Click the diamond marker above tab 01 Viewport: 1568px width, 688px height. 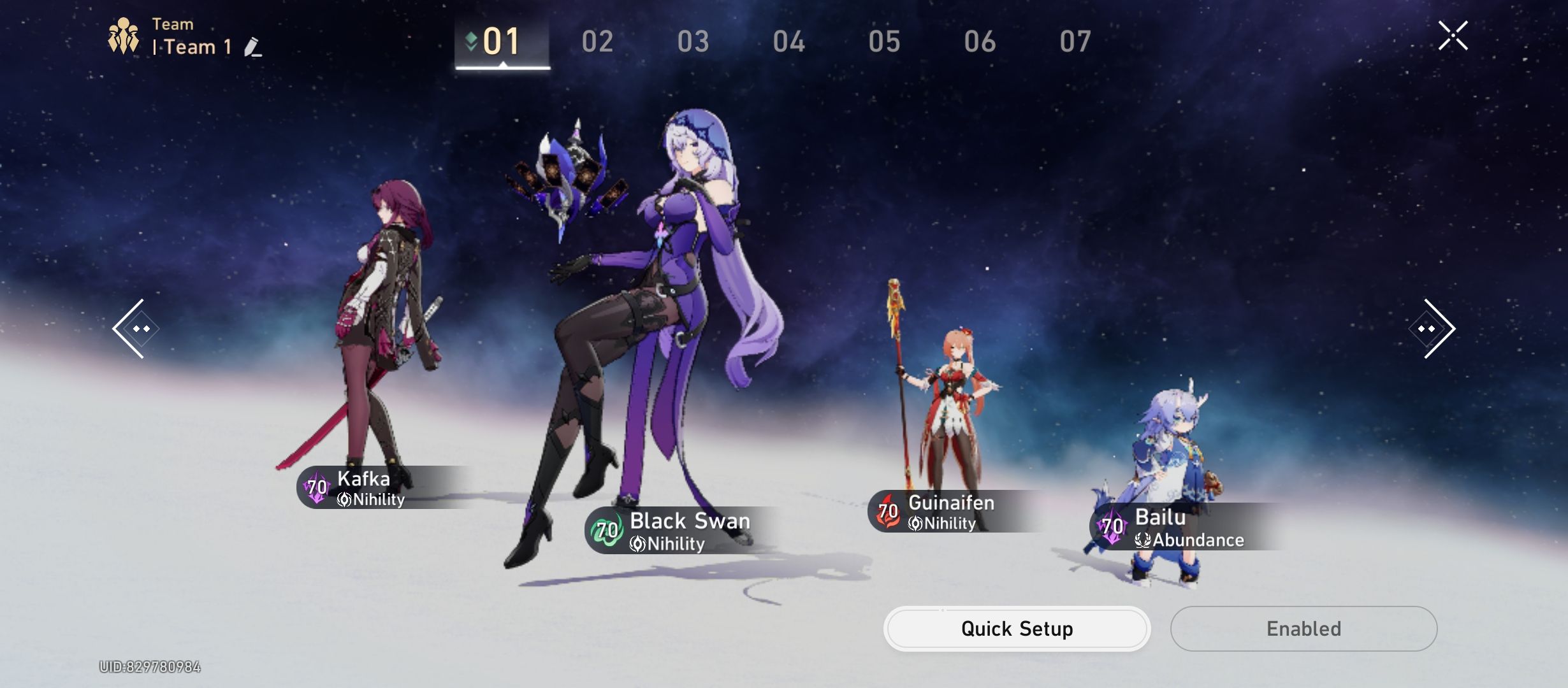click(x=470, y=38)
